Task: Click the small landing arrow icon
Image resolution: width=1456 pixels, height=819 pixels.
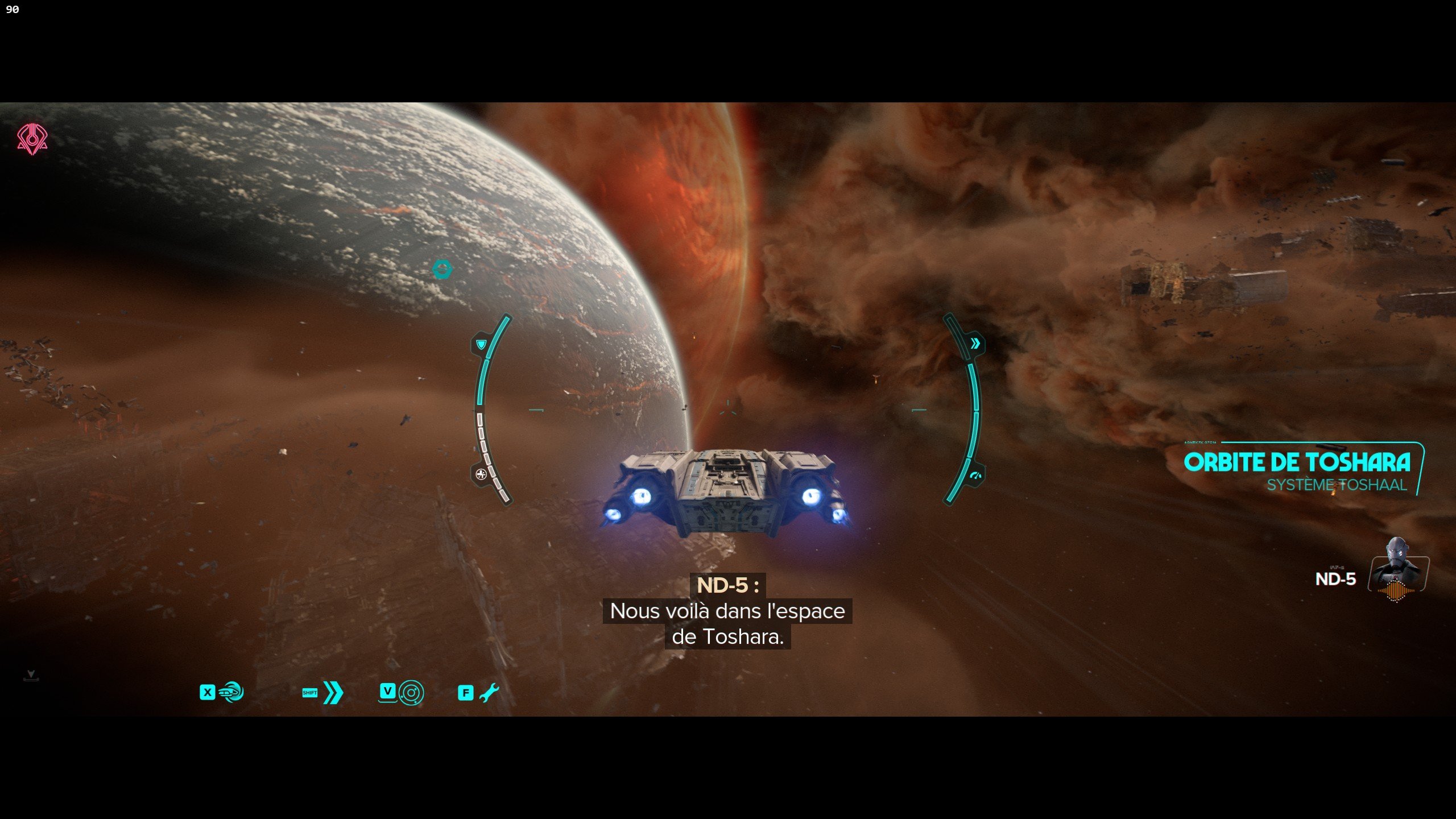Action: click(31, 675)
